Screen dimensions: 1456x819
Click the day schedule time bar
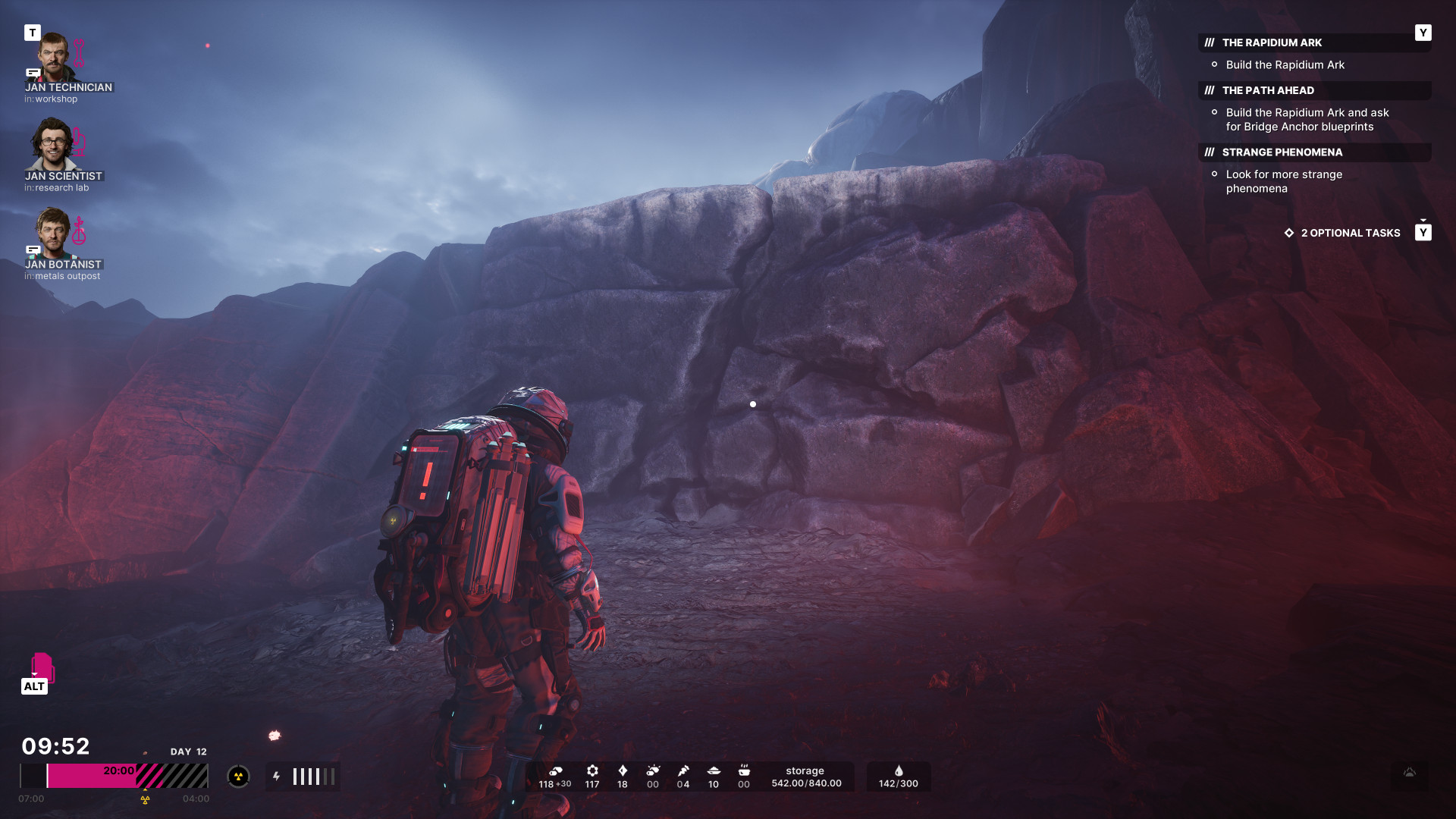point(114,777)
